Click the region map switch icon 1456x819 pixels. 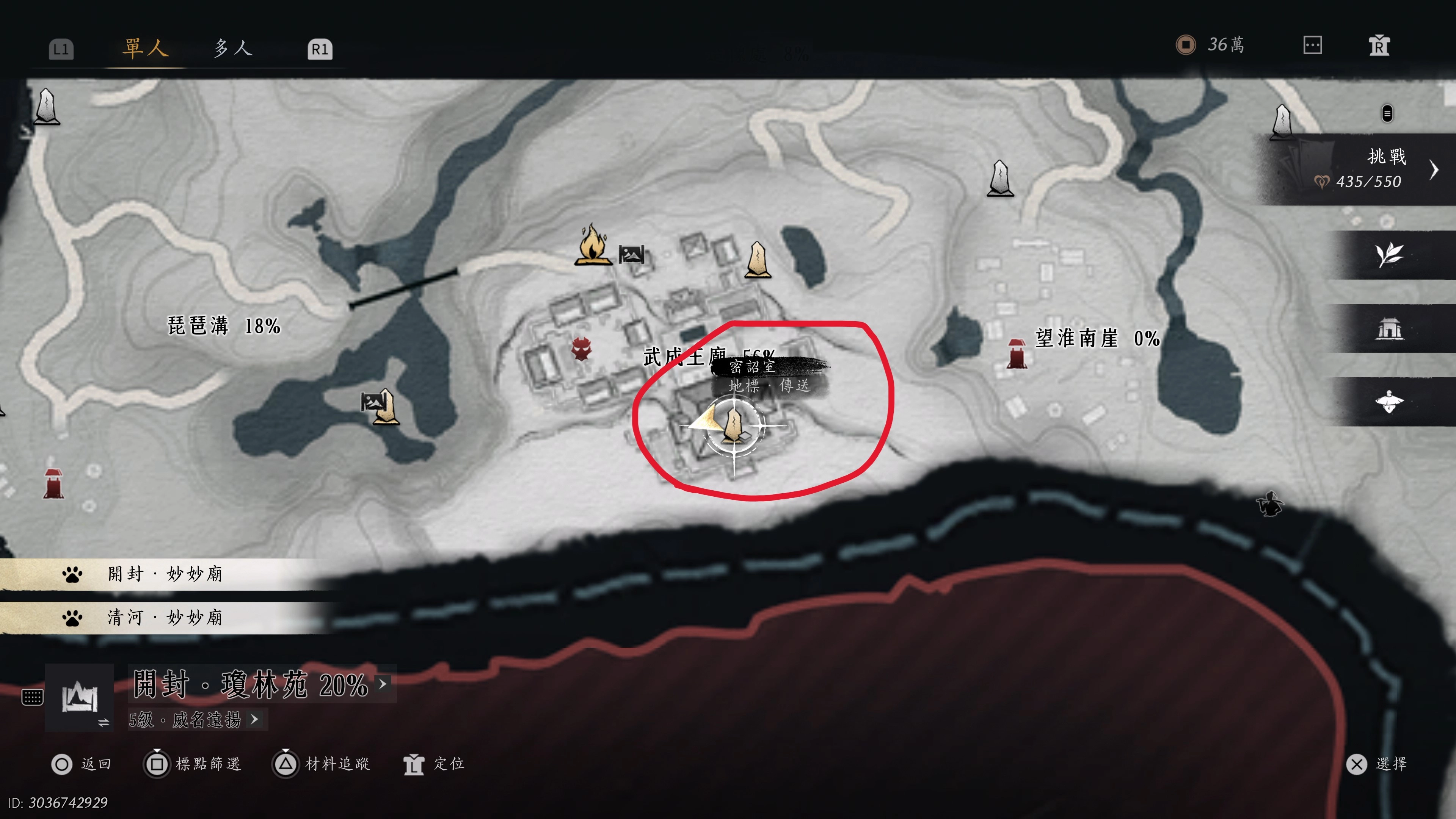tap(79, 698)
